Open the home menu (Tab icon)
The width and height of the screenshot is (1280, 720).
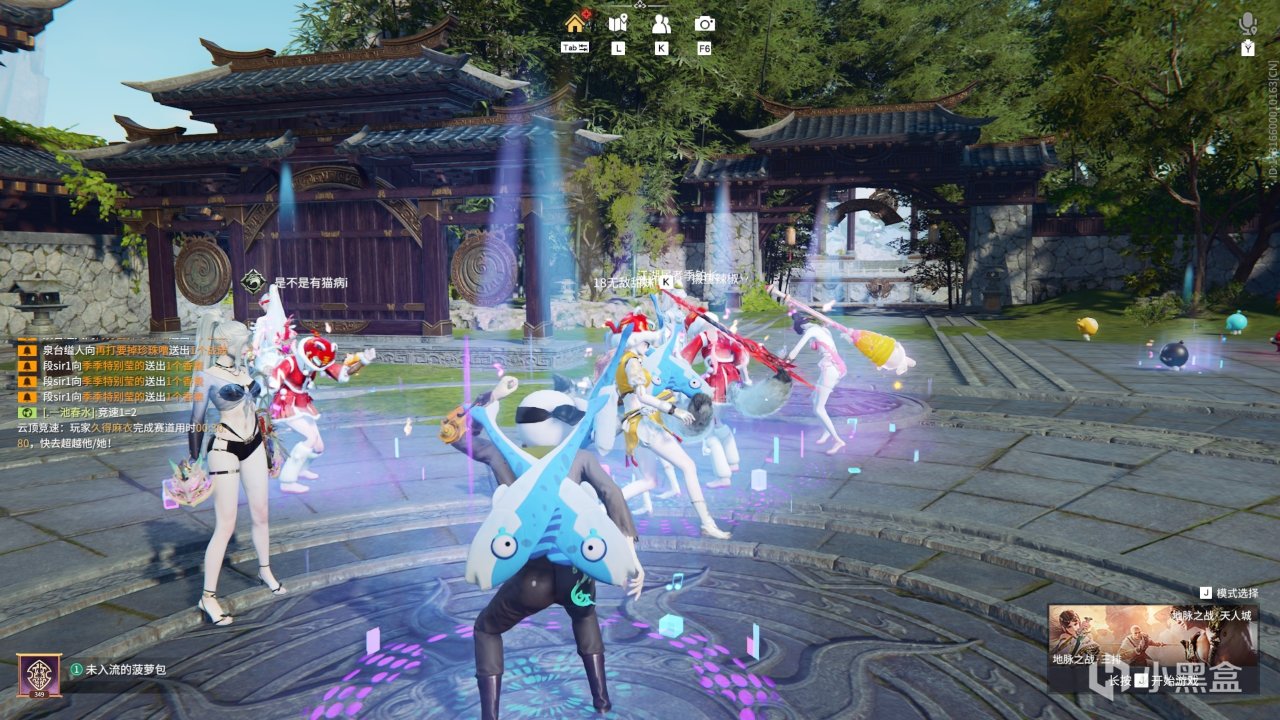[x=574, y=25]
